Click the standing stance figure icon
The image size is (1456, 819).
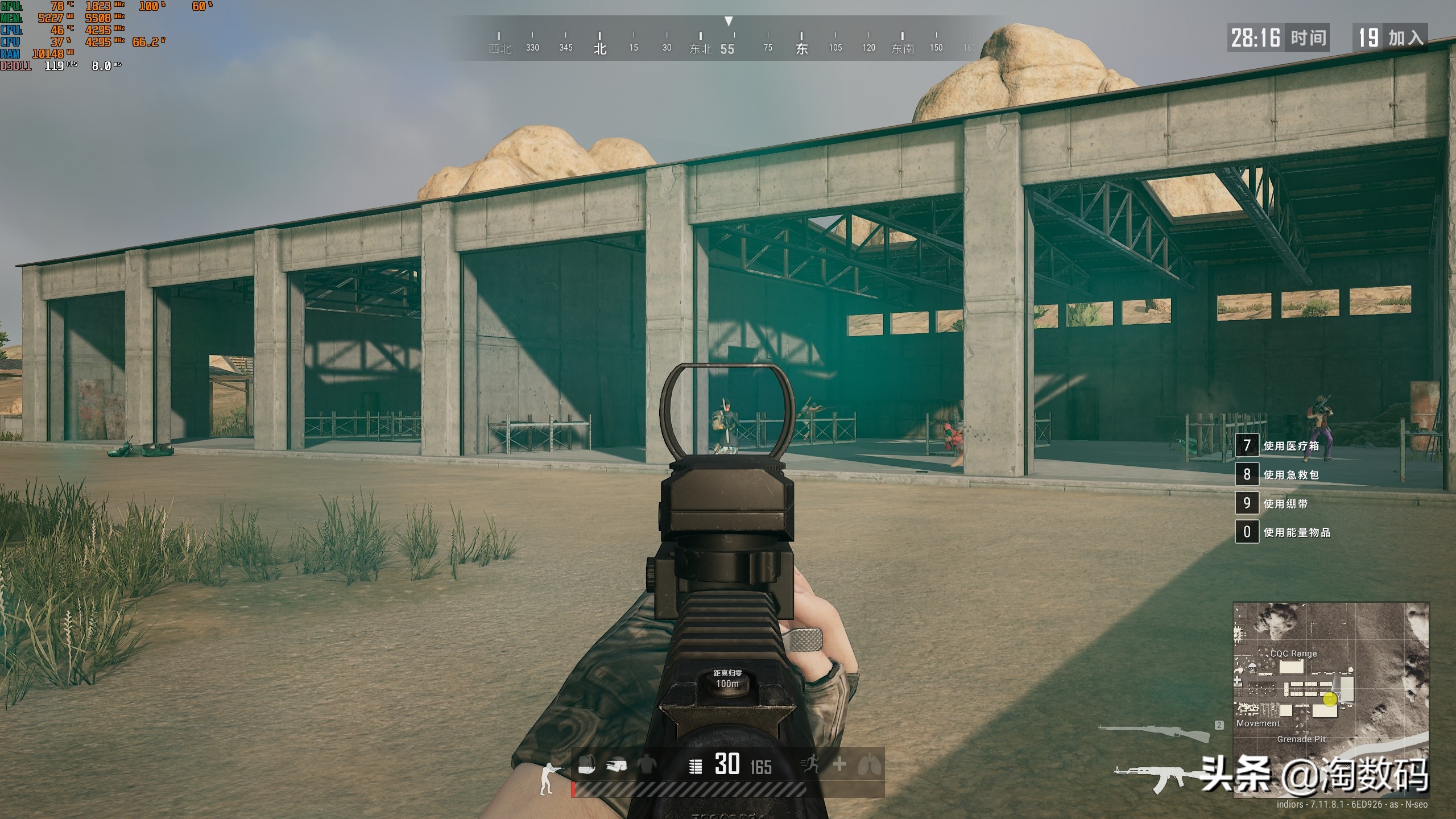(x=548, y=778)
